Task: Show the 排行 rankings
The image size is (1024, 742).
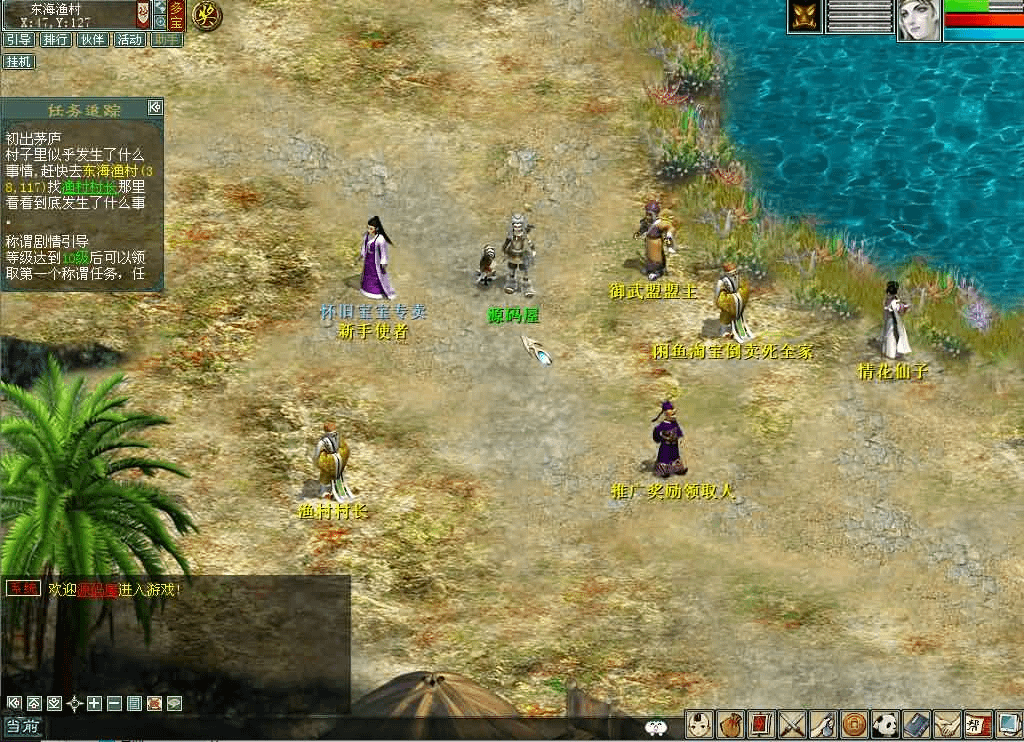Action: [55, 40]
